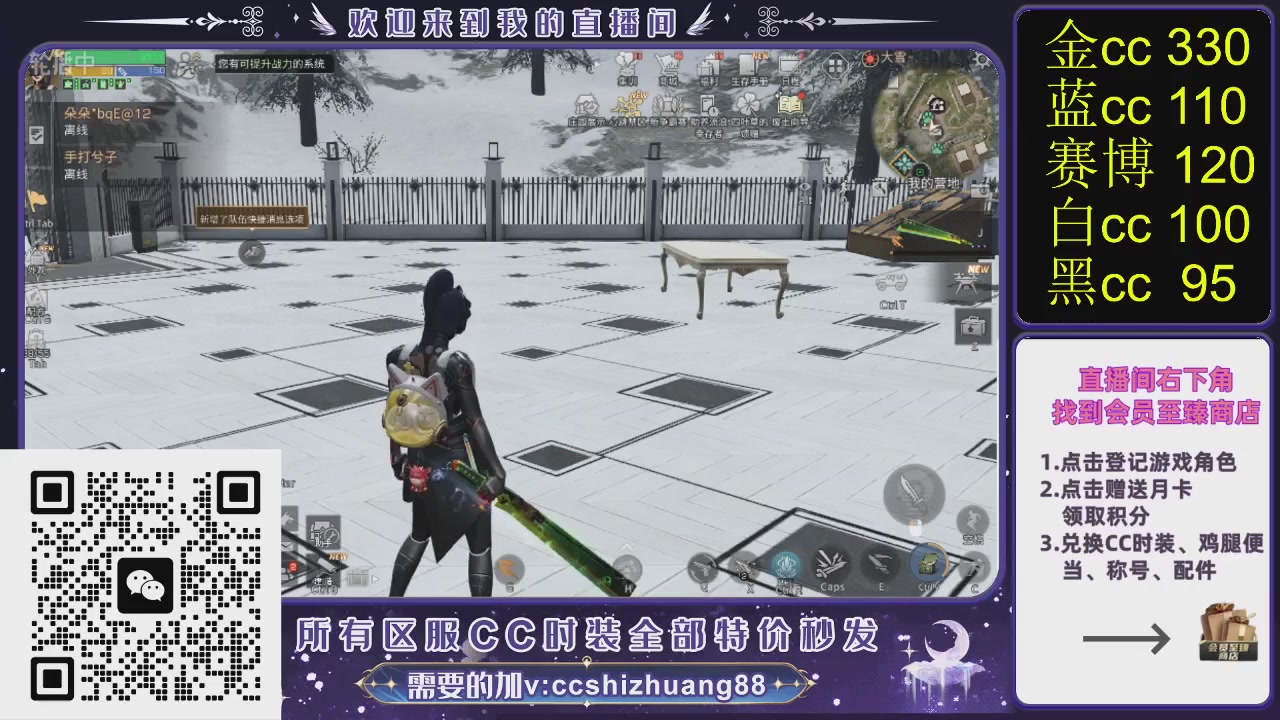
Task: Click the WeChat icon beside the QR codes
Action: tap(146, 585)
